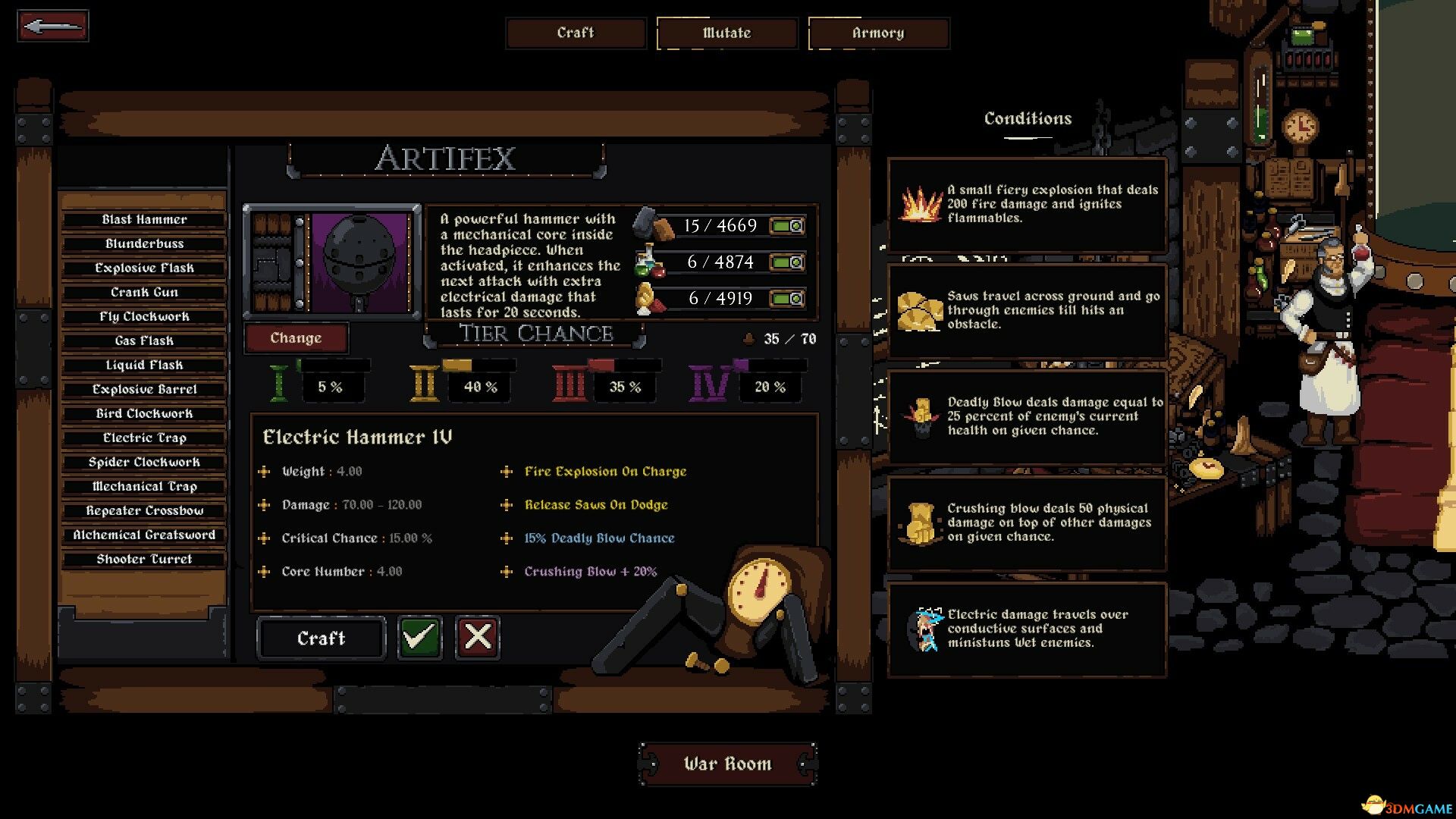This screenshot has width=1456, height=819.
Task: Craft the Electric Hammer
Action: click(321, 639)
